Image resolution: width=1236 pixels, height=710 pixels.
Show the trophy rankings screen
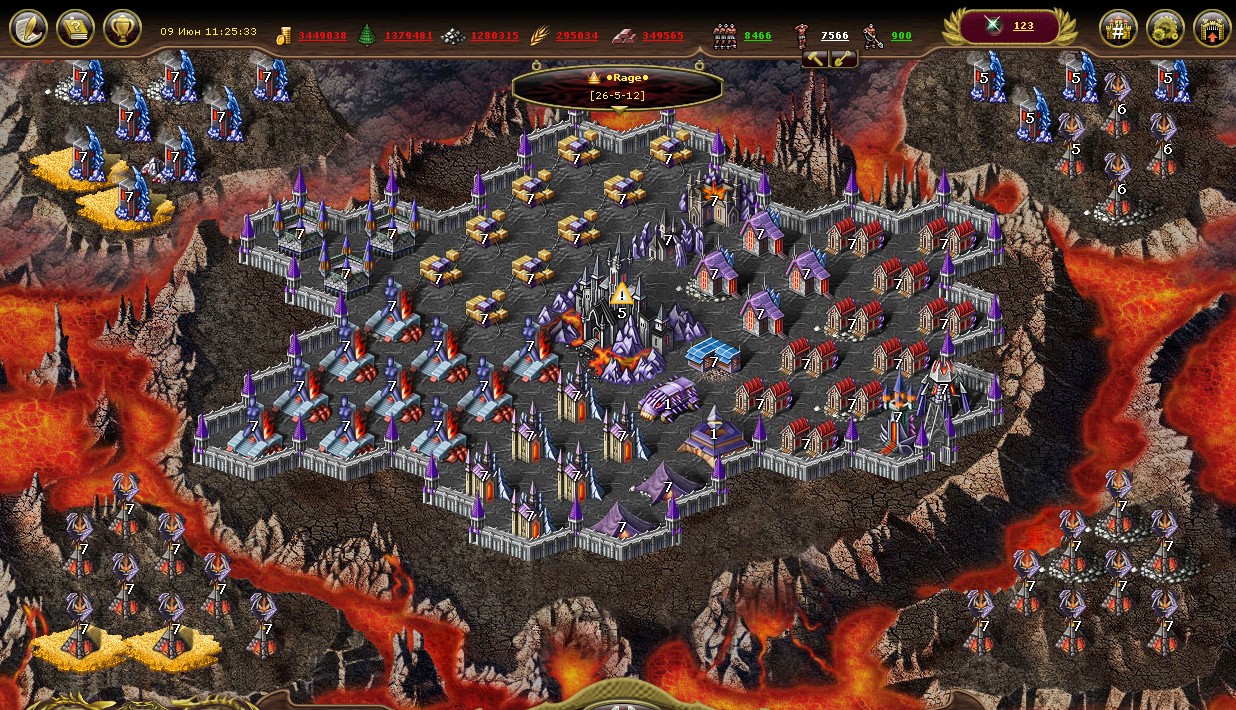[x=122, y=28]
